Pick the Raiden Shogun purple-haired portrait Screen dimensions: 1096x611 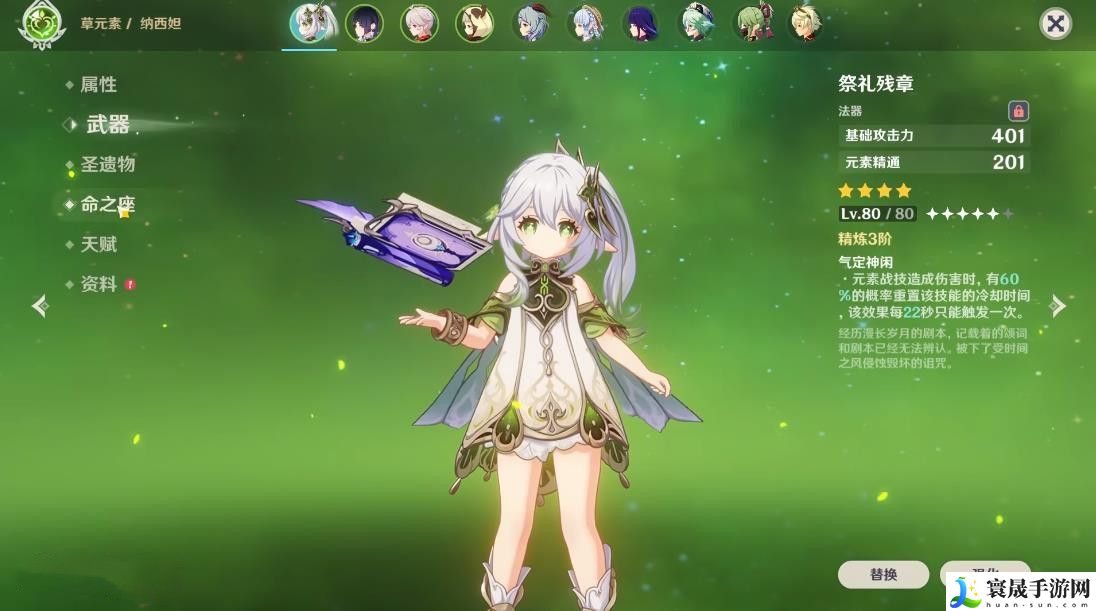(640, 24)
